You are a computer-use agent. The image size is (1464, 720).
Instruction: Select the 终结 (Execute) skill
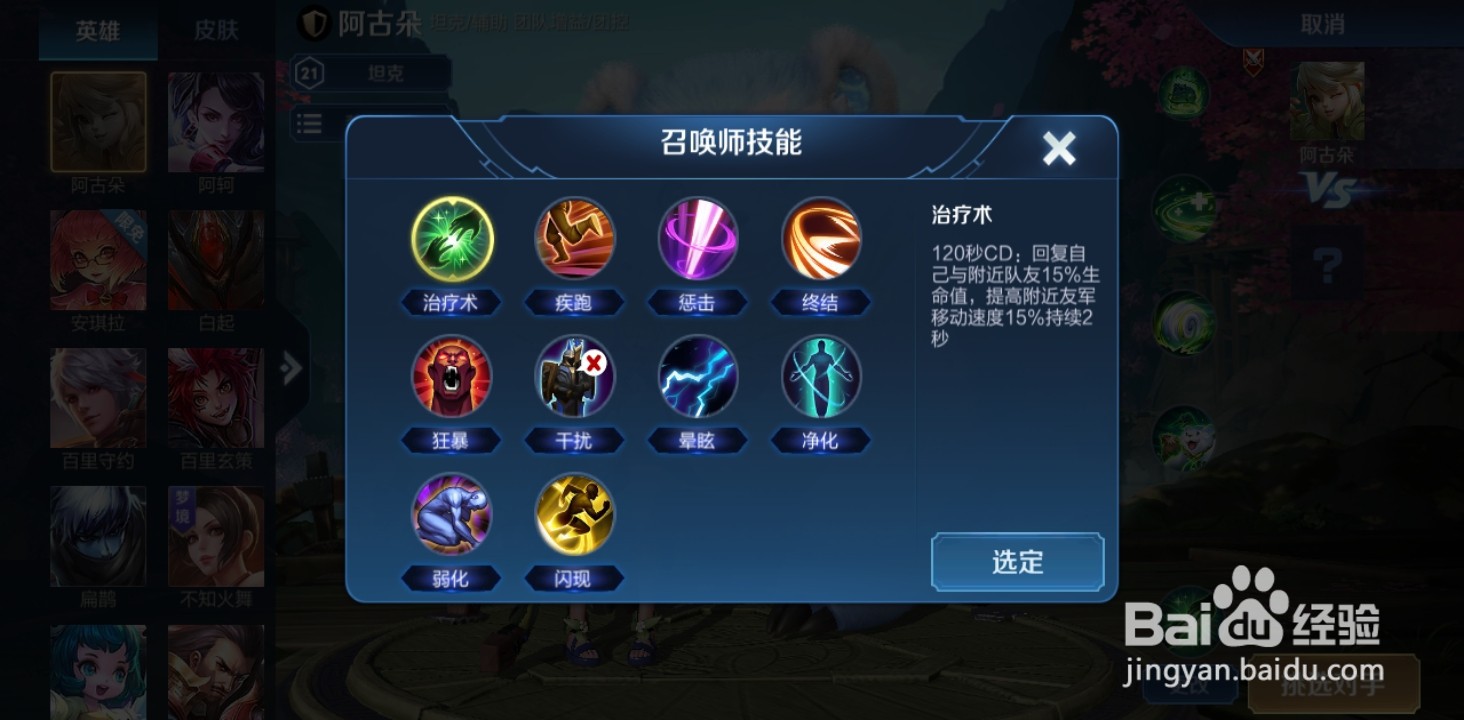(x=820, y=238)
